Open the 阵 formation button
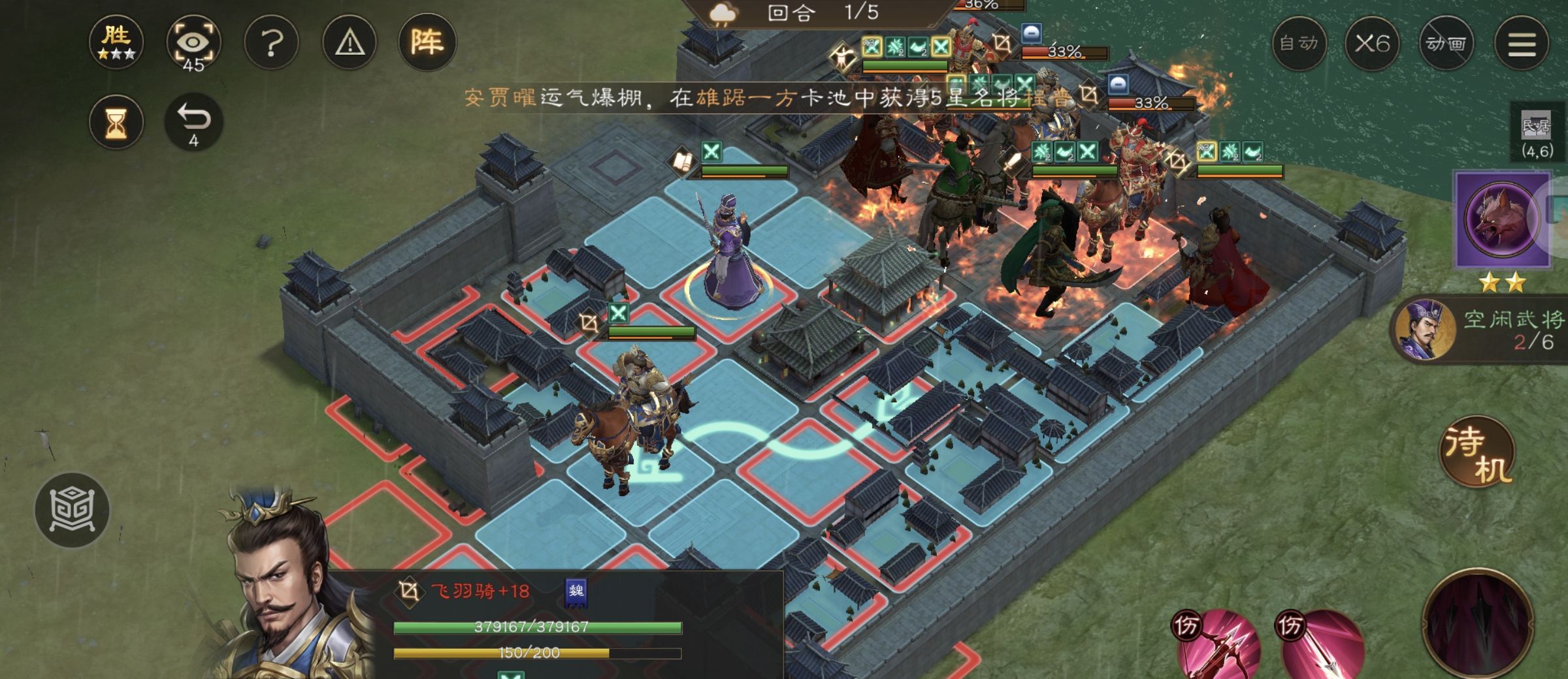 pyautogui.click(x=427, y=43)
